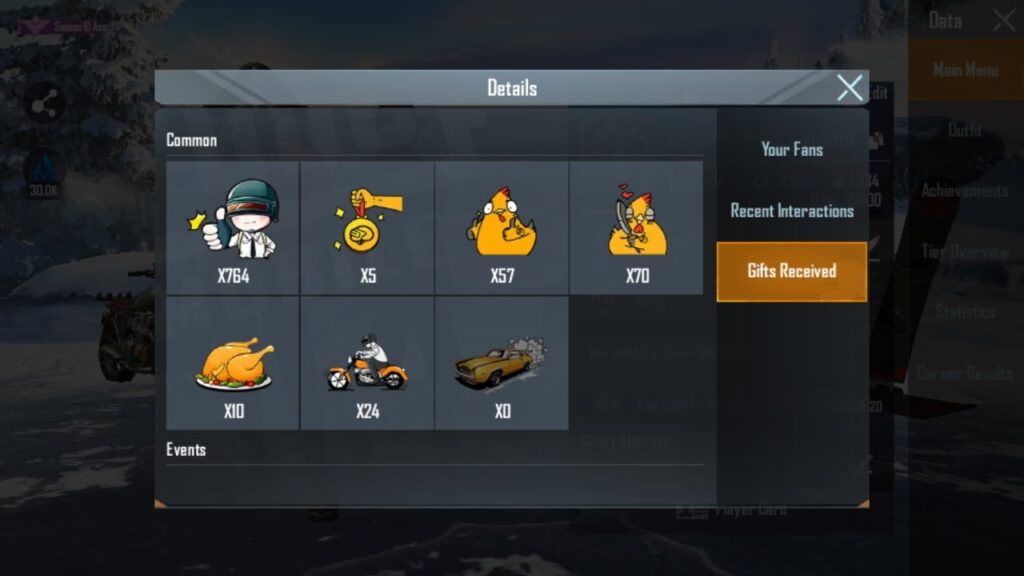Select the chicken thumbs-up gift with X57
Image resolution: width=1024 pixels, height=576 pixels.
[502, 228]
